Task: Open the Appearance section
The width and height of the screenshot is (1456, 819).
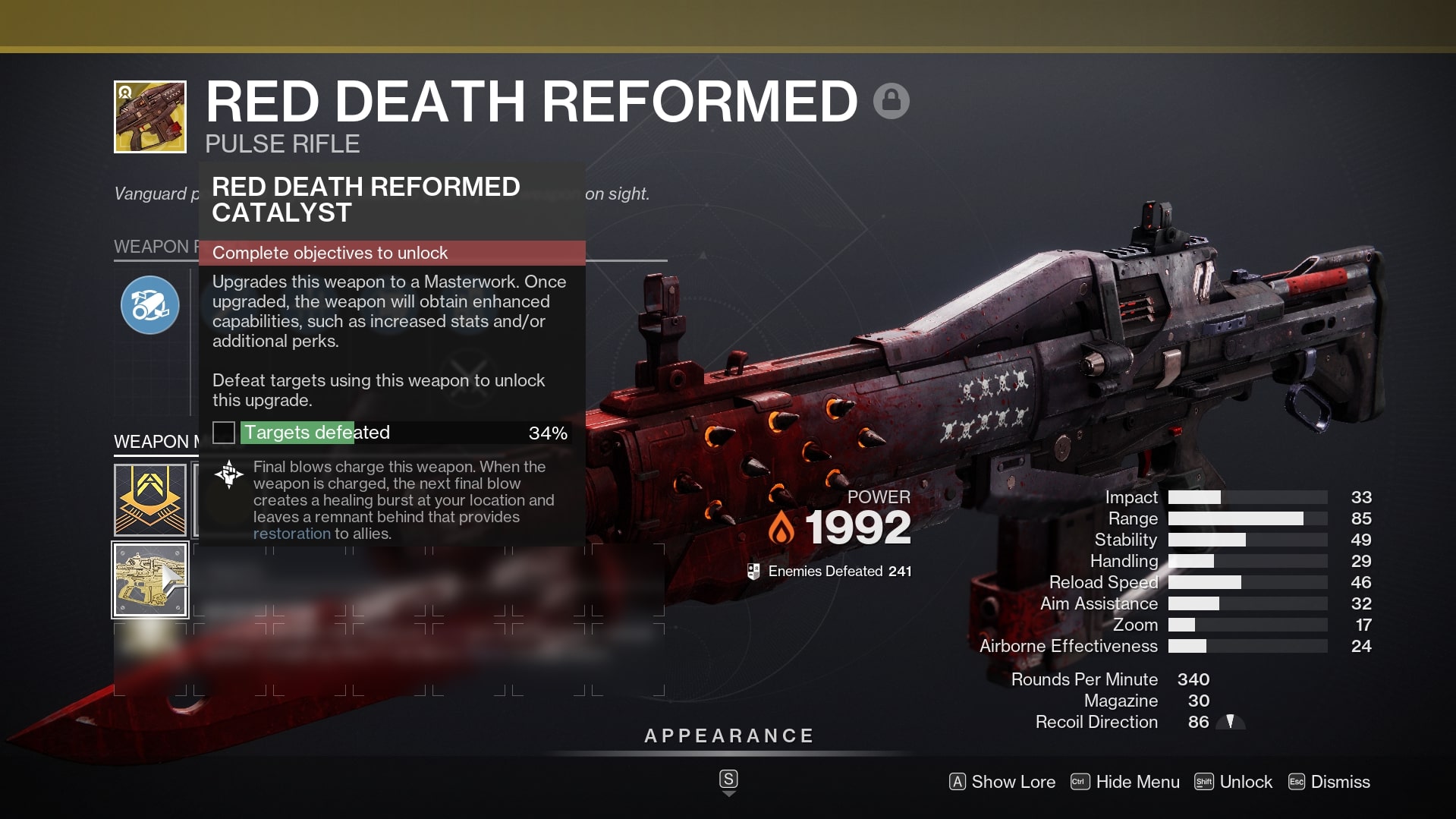Action: pyautogui.click(x=728, y=736)
